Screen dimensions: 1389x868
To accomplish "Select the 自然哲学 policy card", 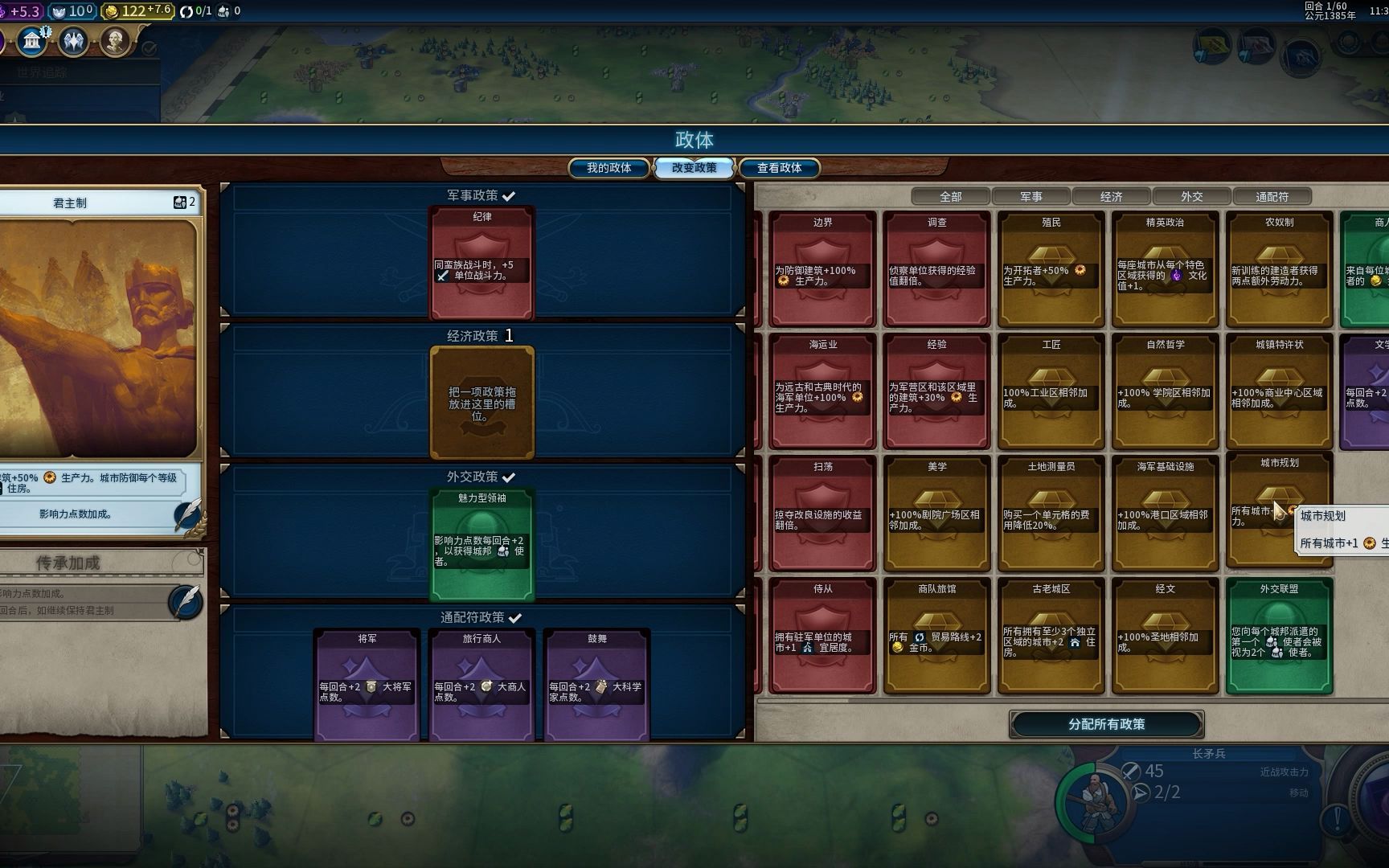I will click(x=1165, y=391).
